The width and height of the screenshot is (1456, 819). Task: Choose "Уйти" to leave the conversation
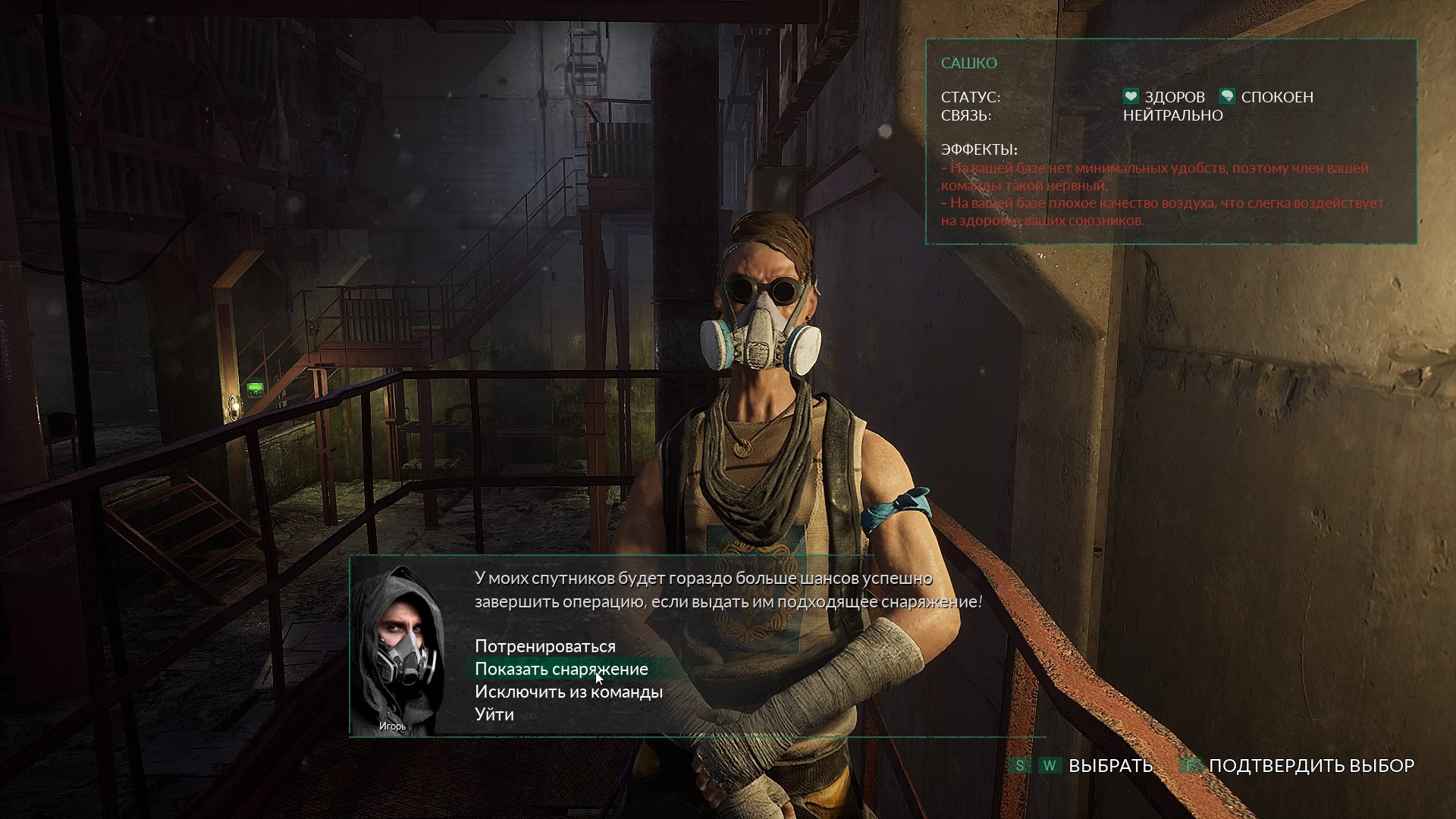(494, 714)
